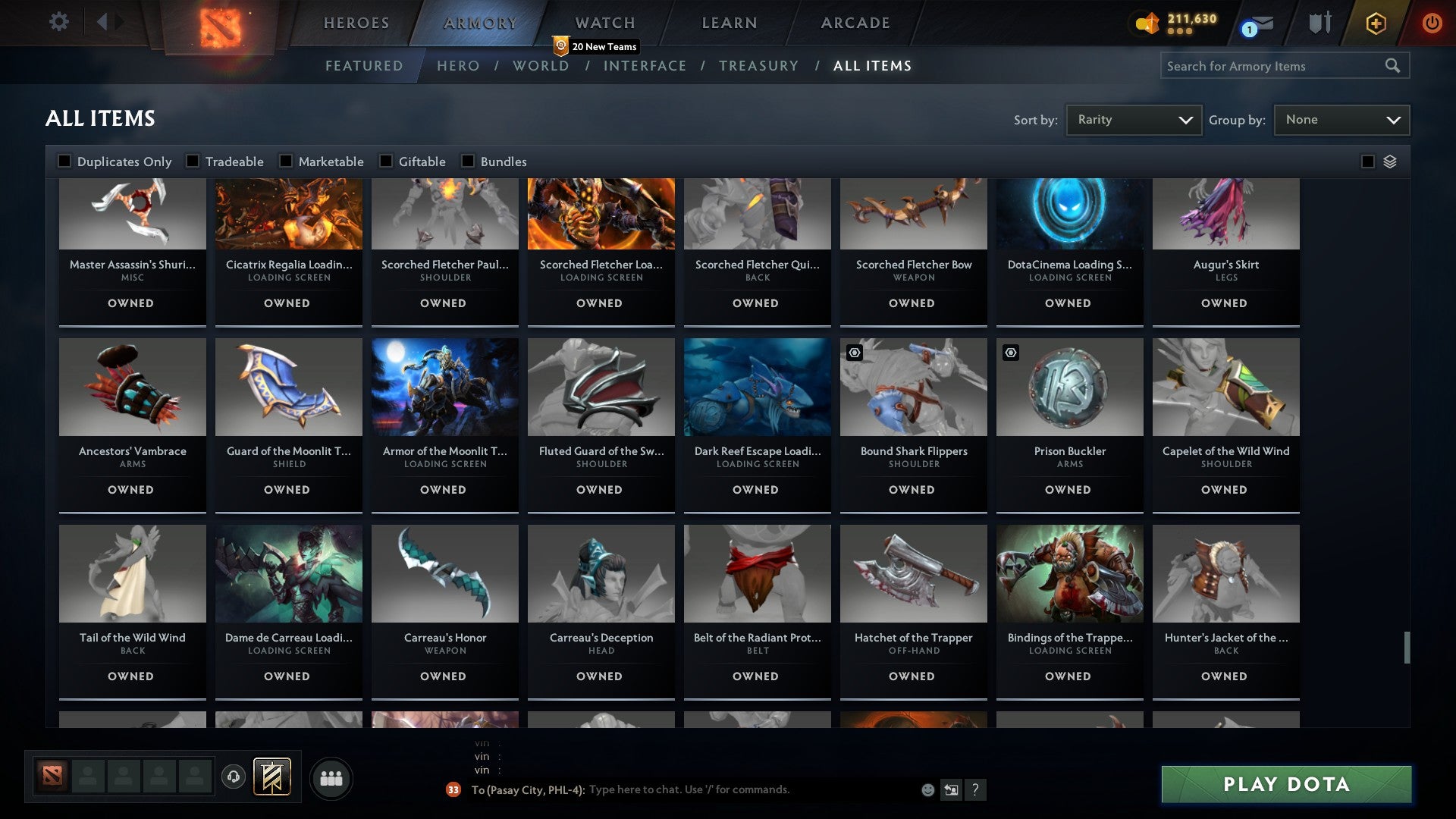Click the power button to exit
This screenshot has height=819, width=1456.
(x=1432, y=23)
